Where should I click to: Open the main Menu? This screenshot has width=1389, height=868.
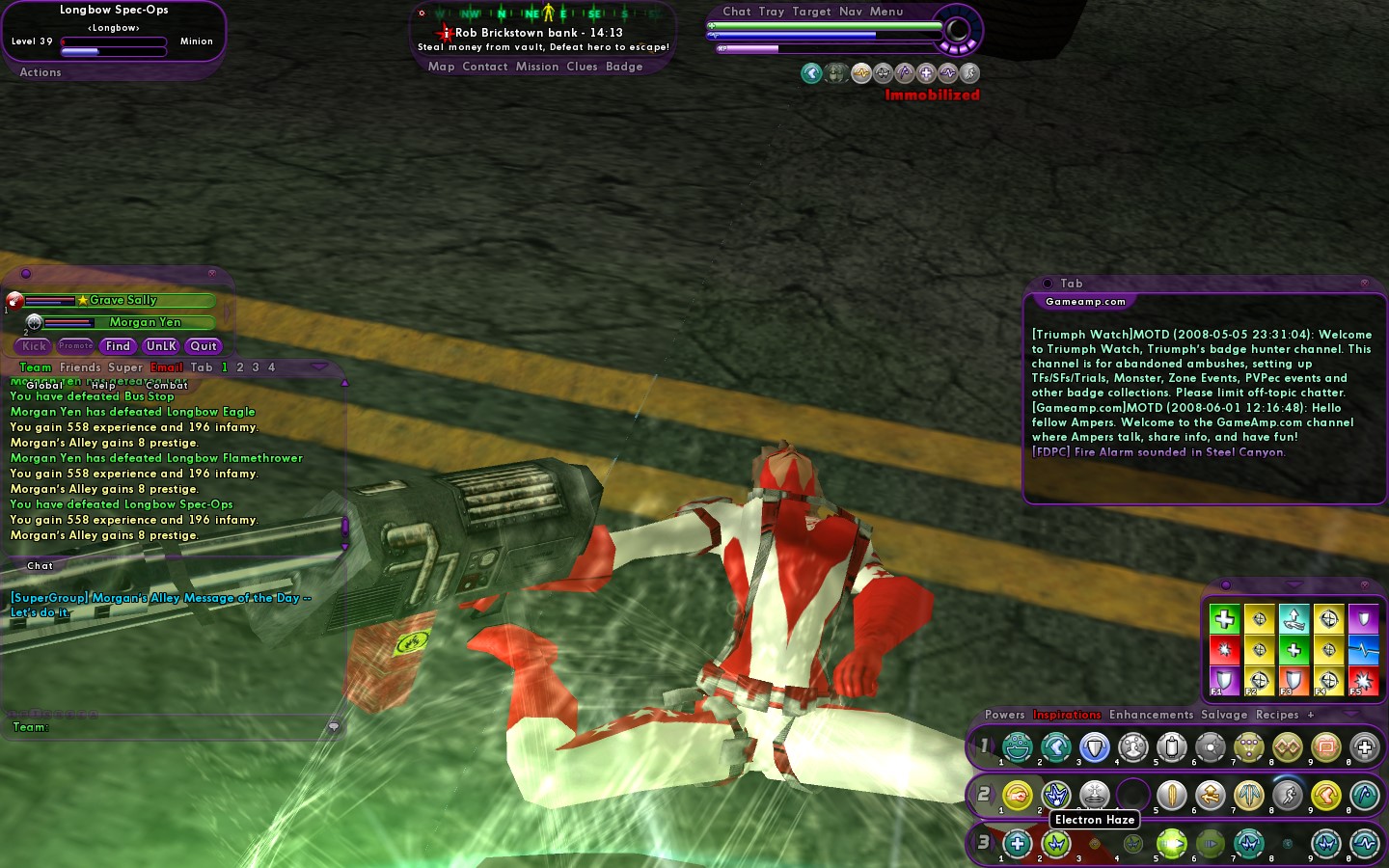pos(886,12)
